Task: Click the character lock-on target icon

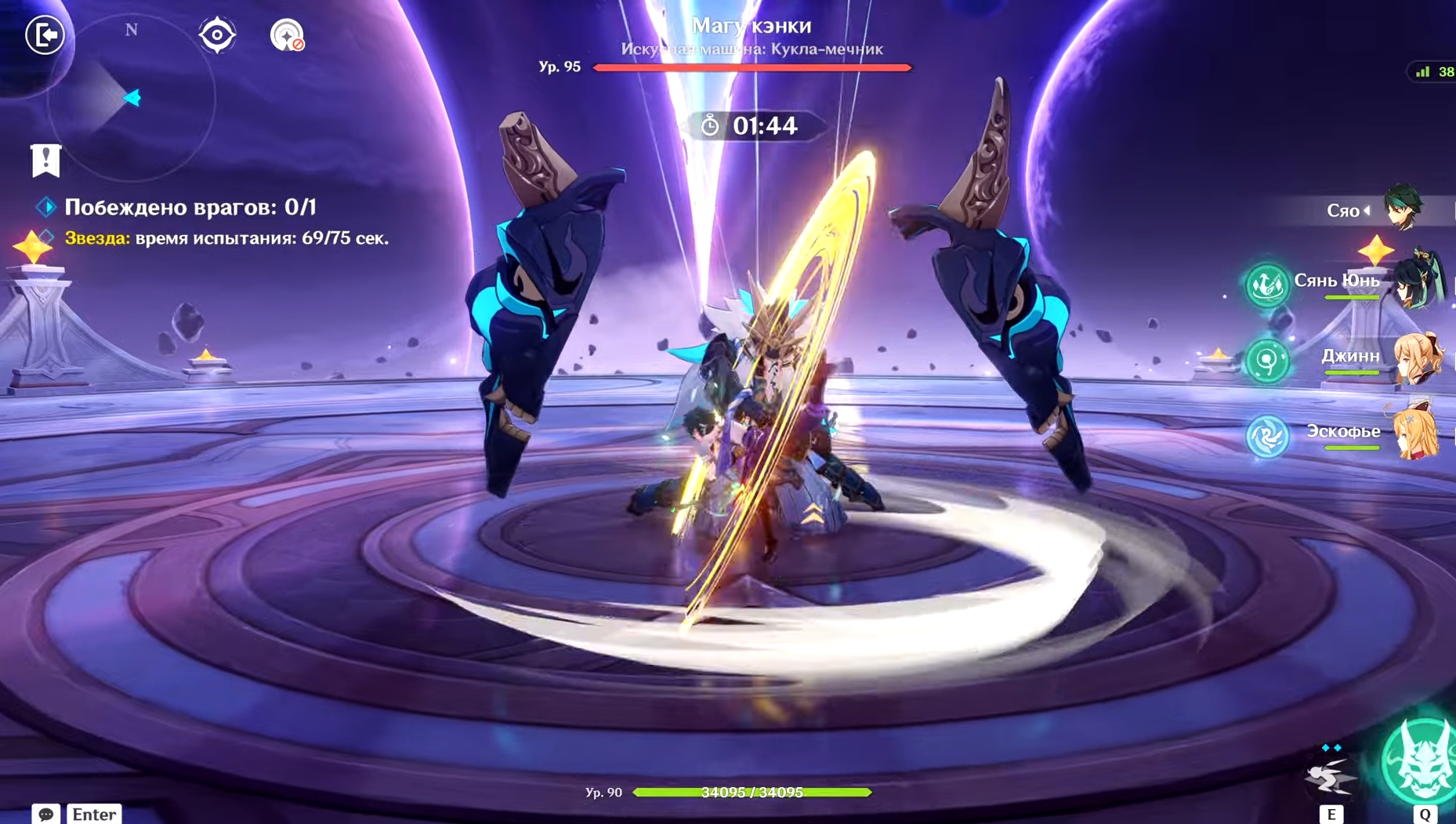Action: click(x=287, y=35)
